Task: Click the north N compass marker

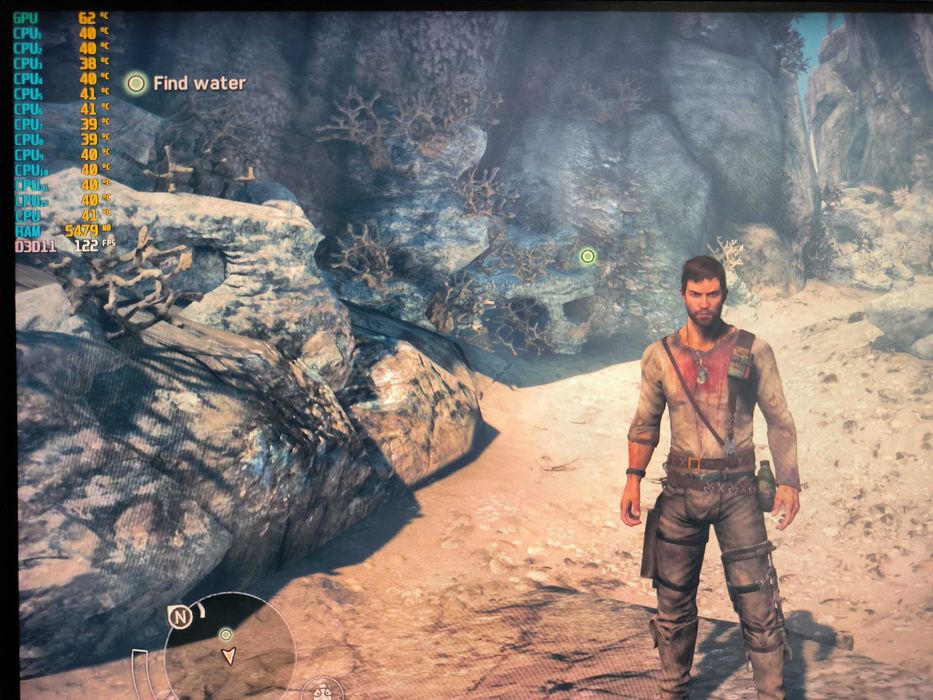Action: 180,617
